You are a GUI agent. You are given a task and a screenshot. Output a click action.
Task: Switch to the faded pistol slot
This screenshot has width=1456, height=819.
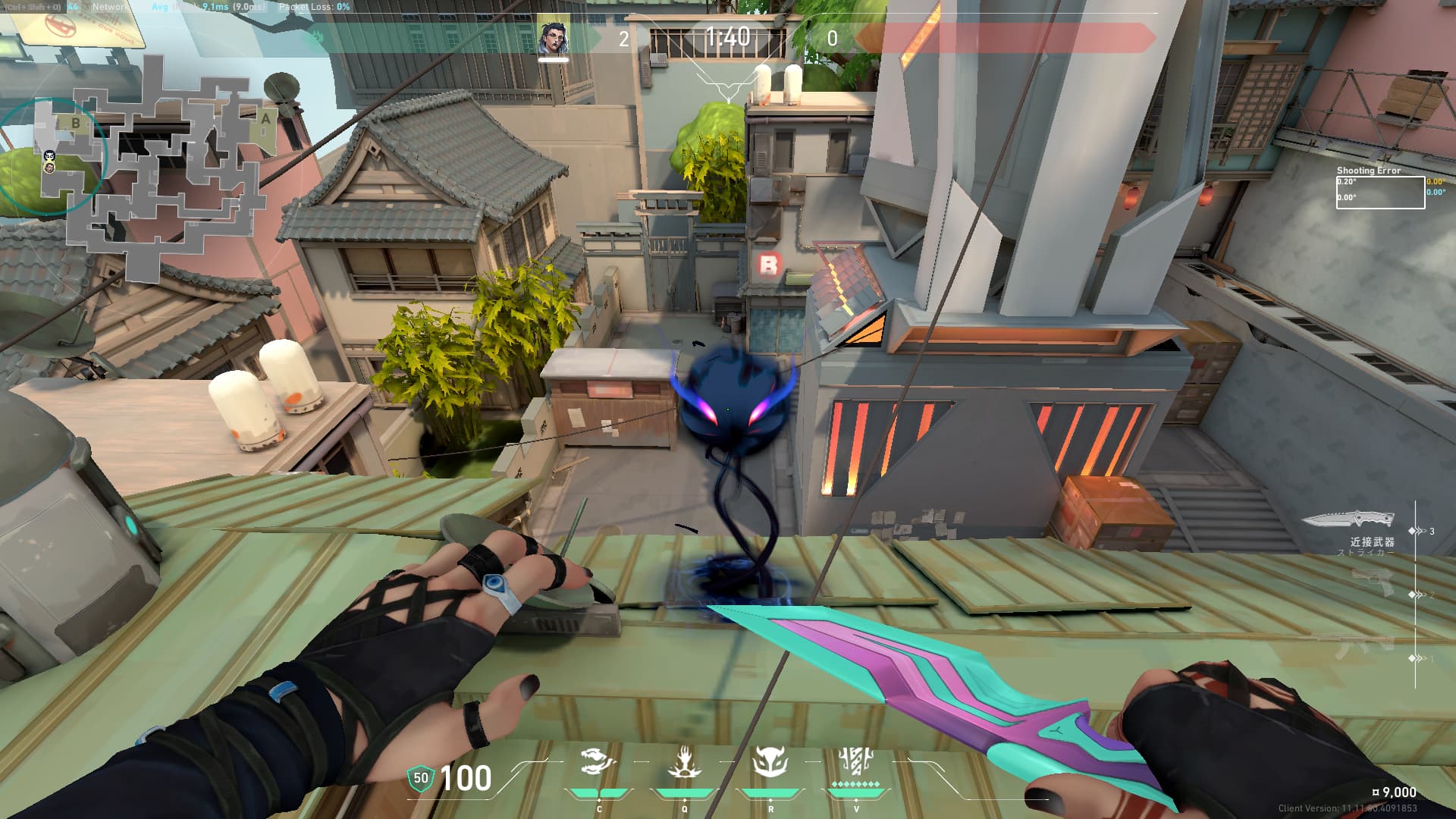[x=1373, y=582]
